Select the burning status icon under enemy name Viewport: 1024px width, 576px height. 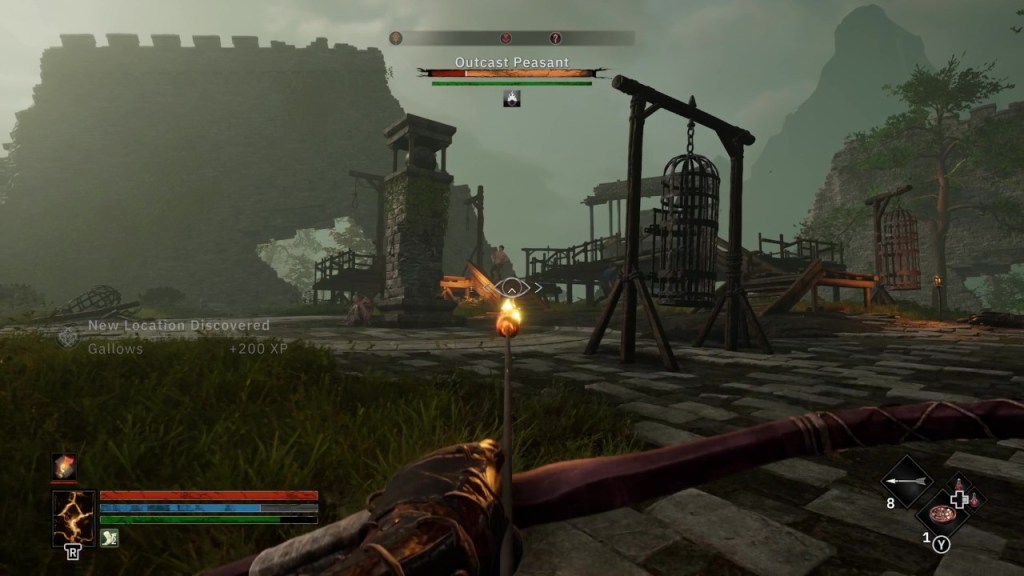(511, 98)
